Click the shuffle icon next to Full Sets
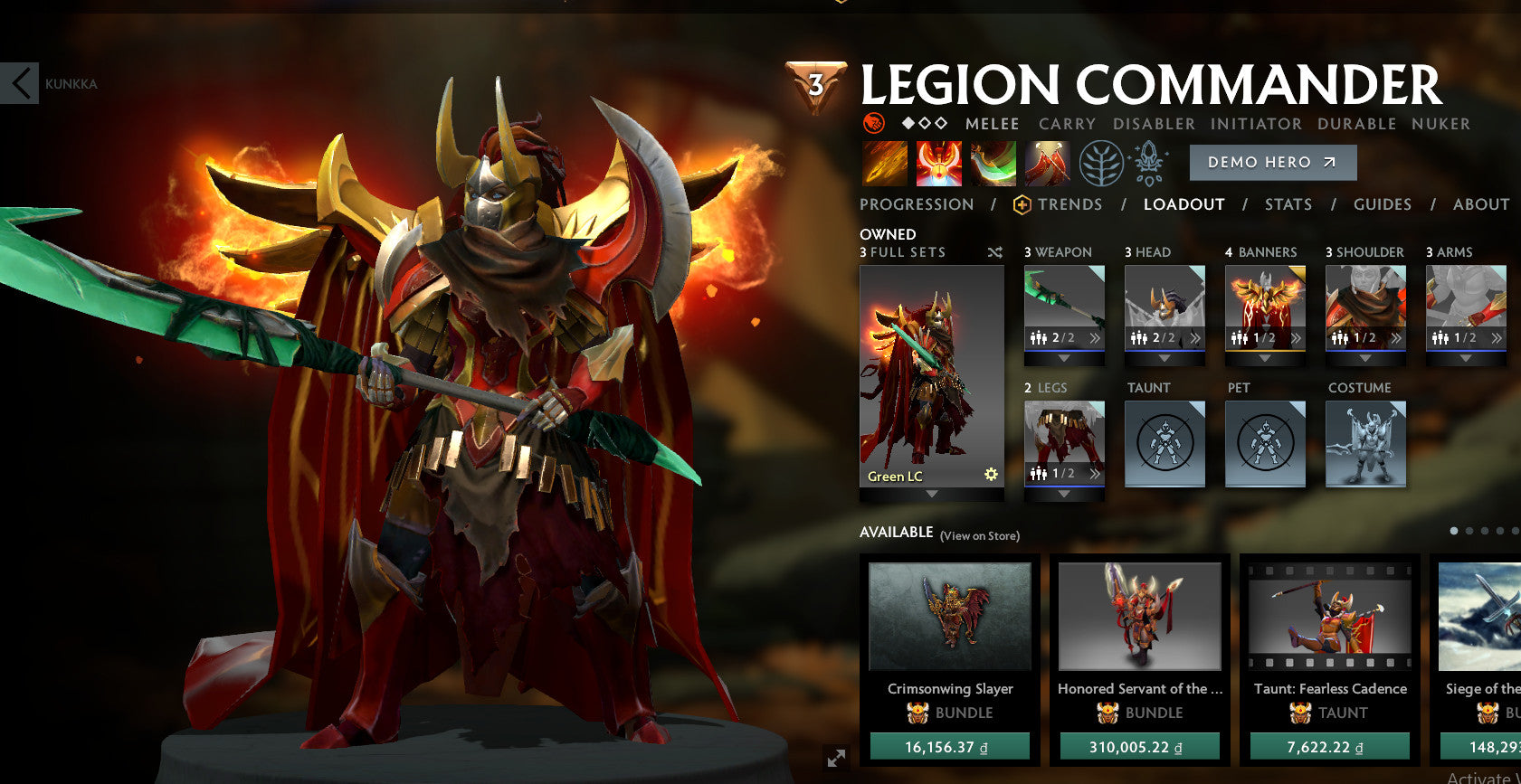The height and width of the screenshot is (784, 1521). point(994,253)
